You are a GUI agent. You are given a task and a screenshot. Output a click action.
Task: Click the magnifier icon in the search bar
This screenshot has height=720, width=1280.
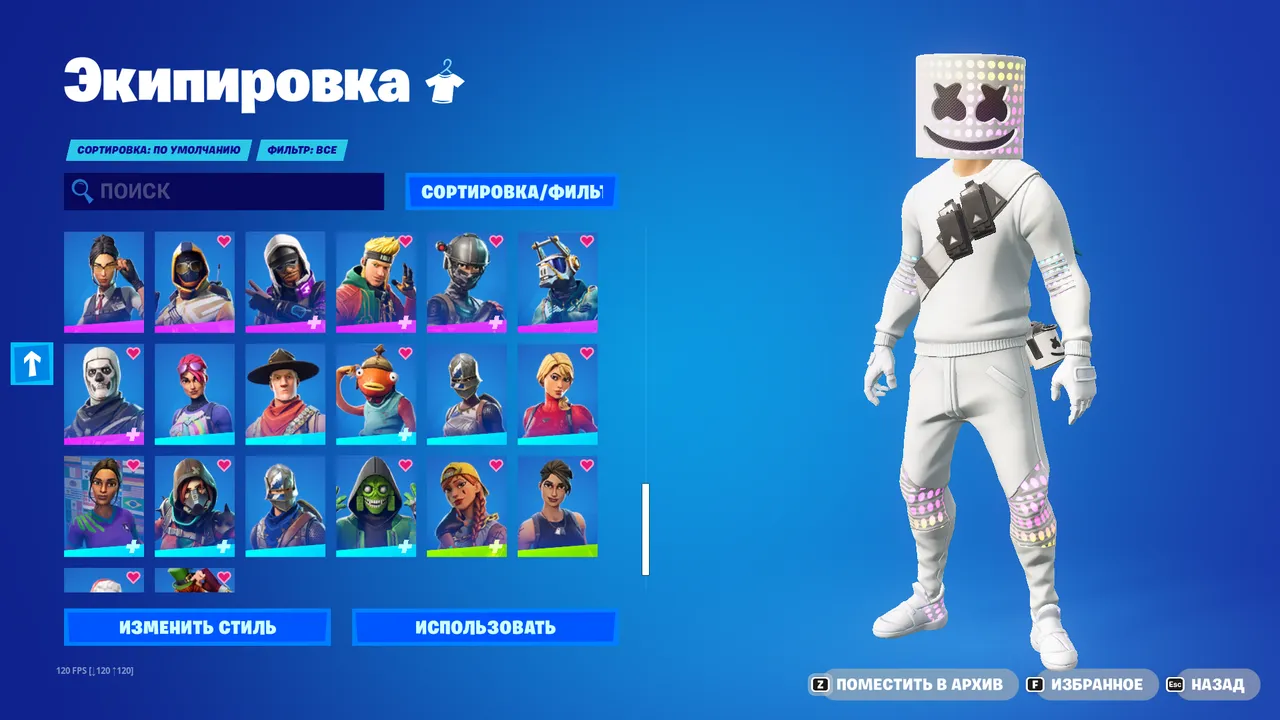click(81, 191)
